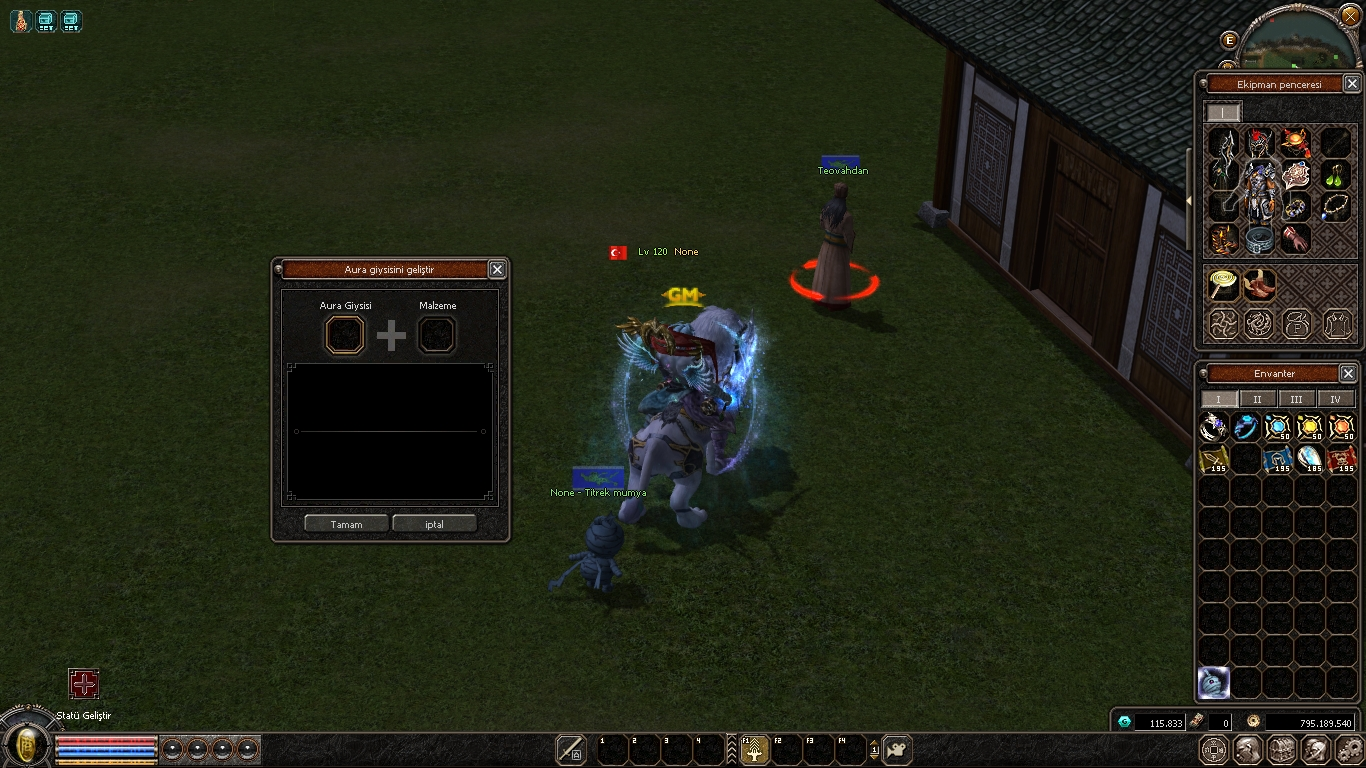Switch to inventory tab III
This screenshot has height=768, width=1366.
tap(1296, 399)
